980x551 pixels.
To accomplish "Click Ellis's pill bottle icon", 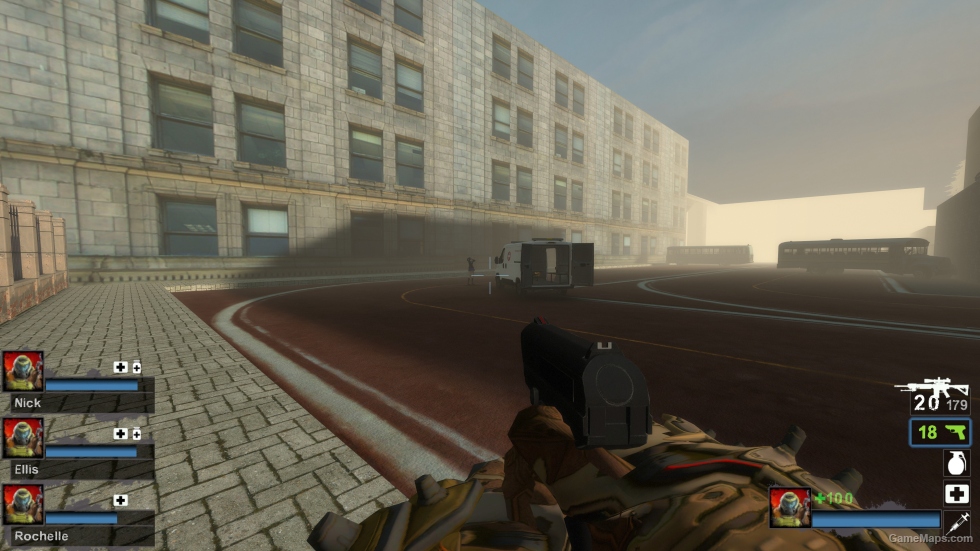I will tap(136, 434).
